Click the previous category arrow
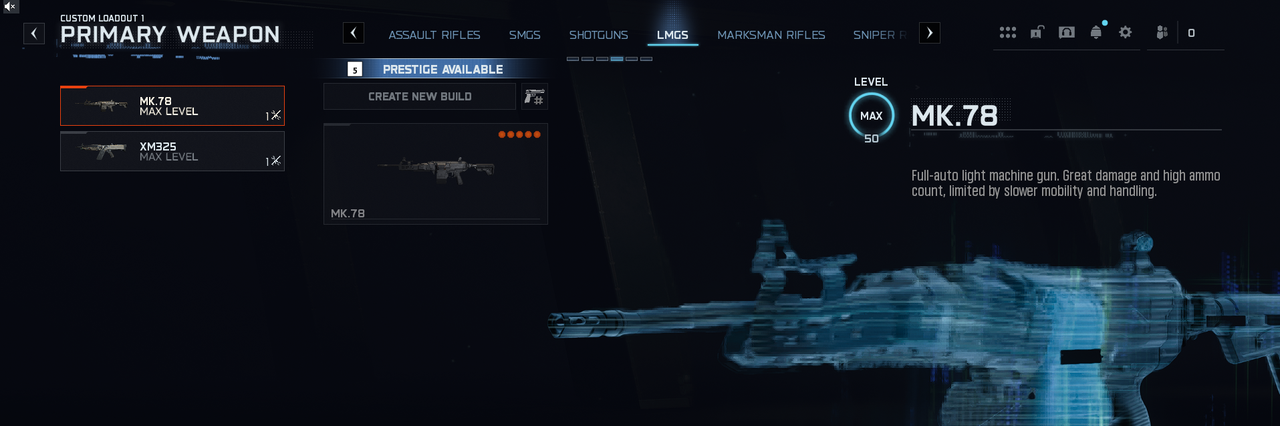 pos(353,33)
